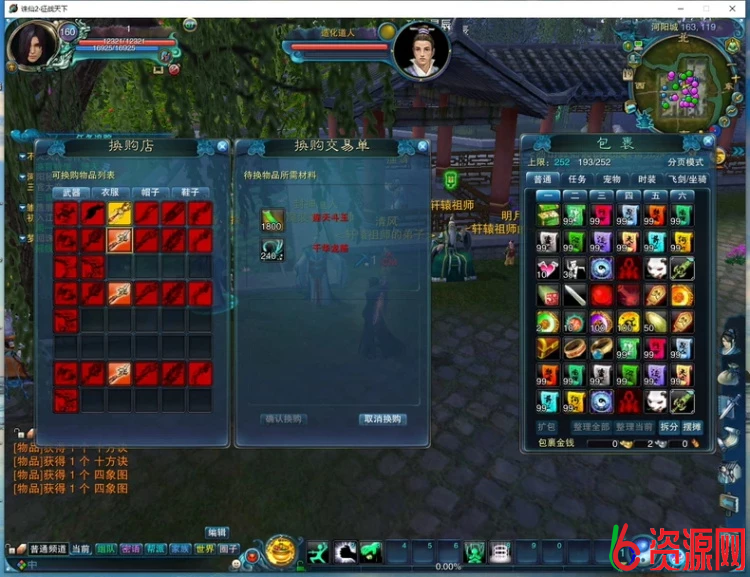
Task: Select the 普通频道 general chat channel tab
Action: tap(47, 549)
